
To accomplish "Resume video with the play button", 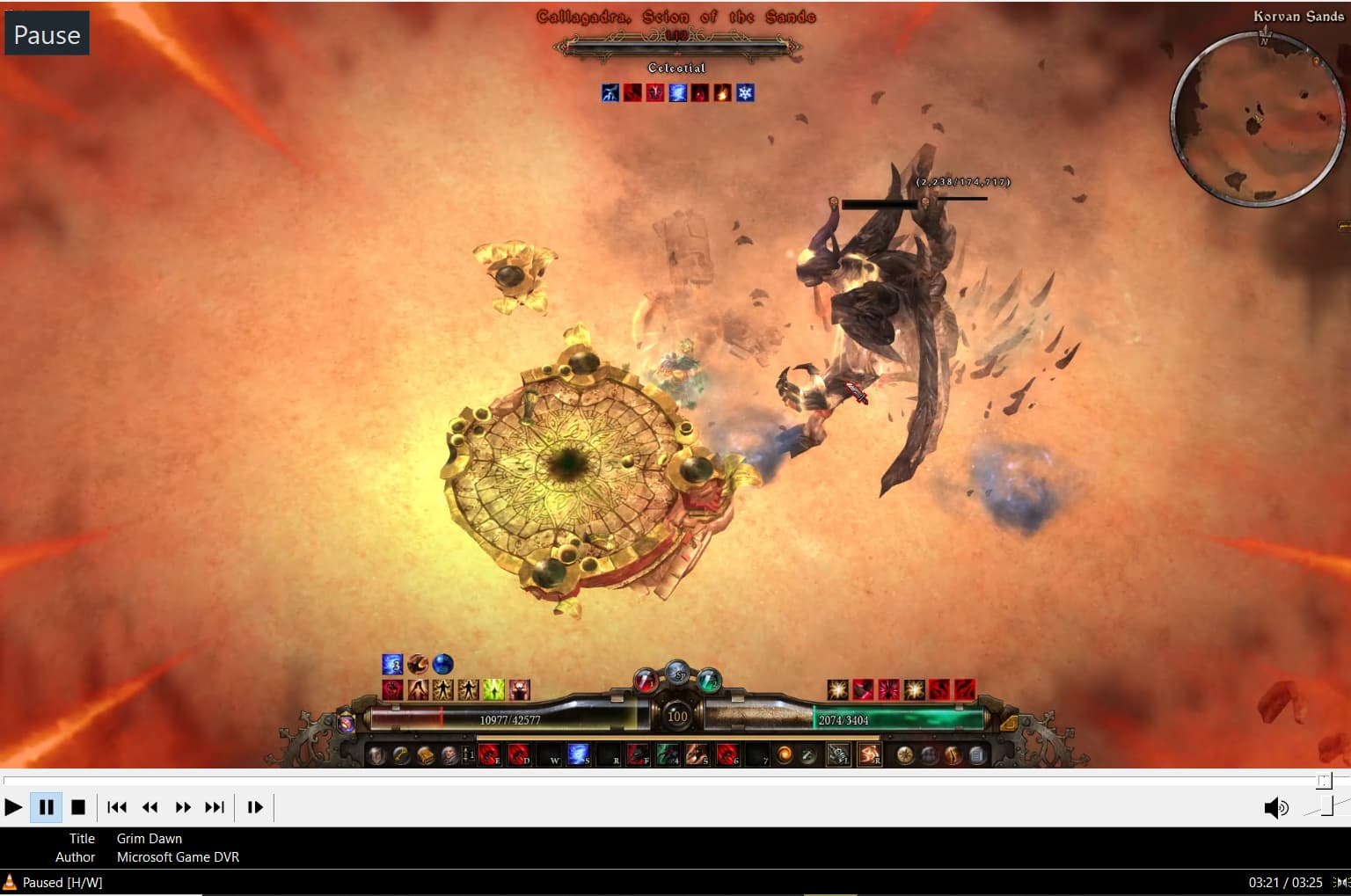I will [x=13, y=806].
